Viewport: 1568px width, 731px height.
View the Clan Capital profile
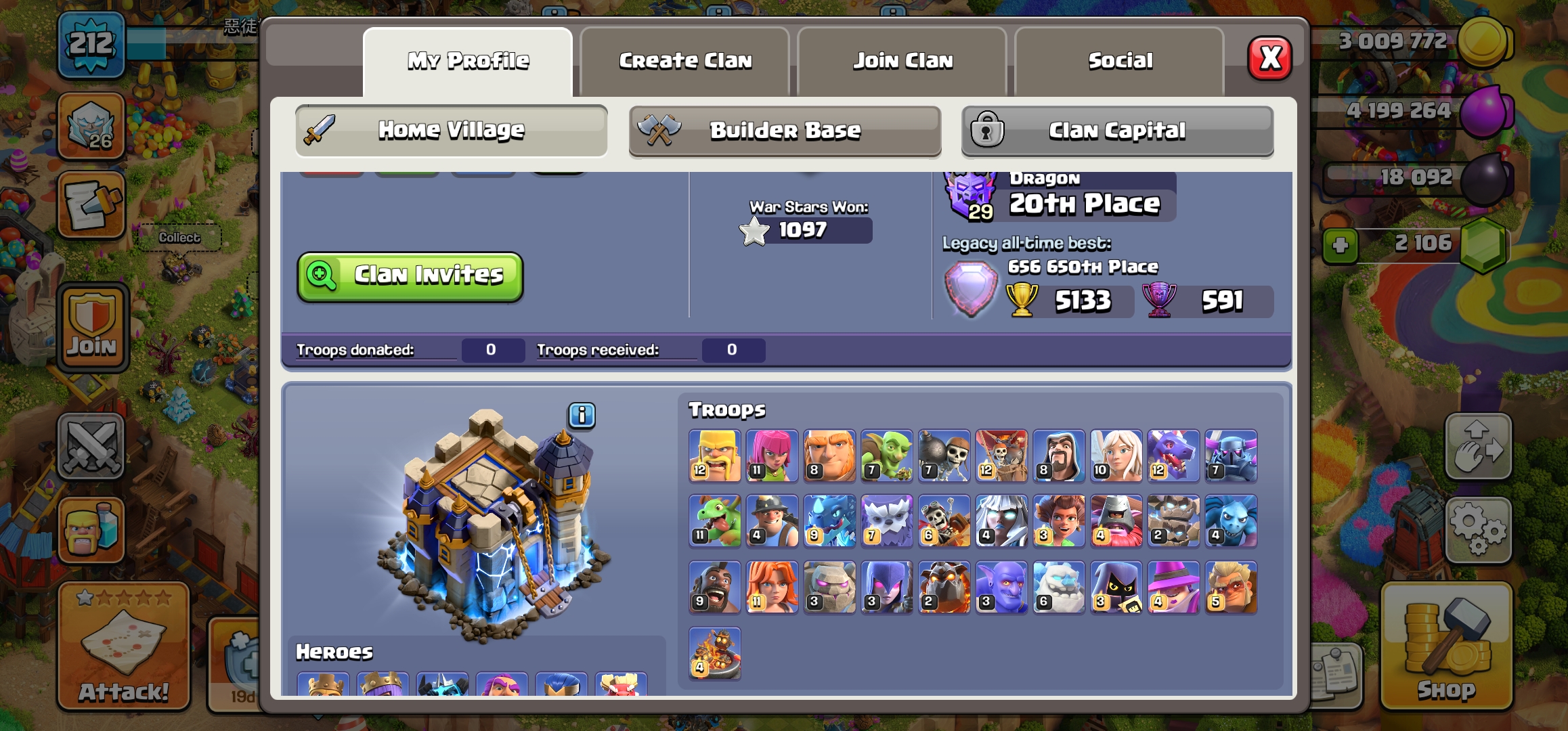1117,130
